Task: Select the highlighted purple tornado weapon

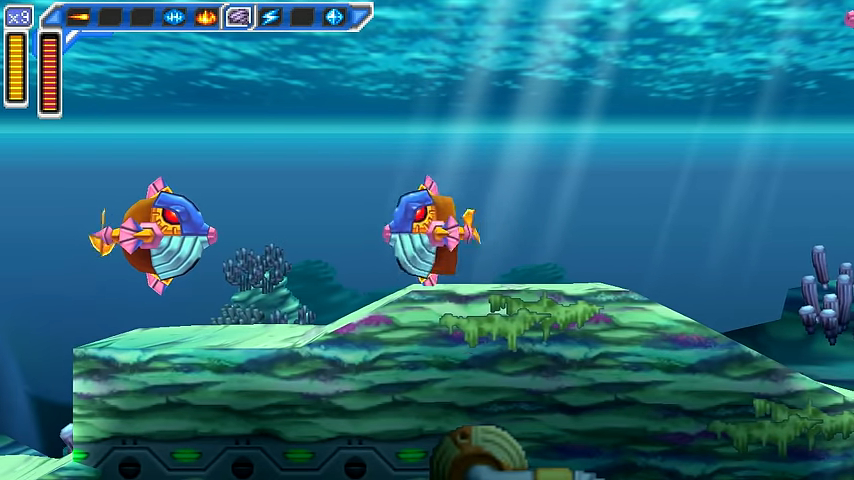Action: [238, 17]
